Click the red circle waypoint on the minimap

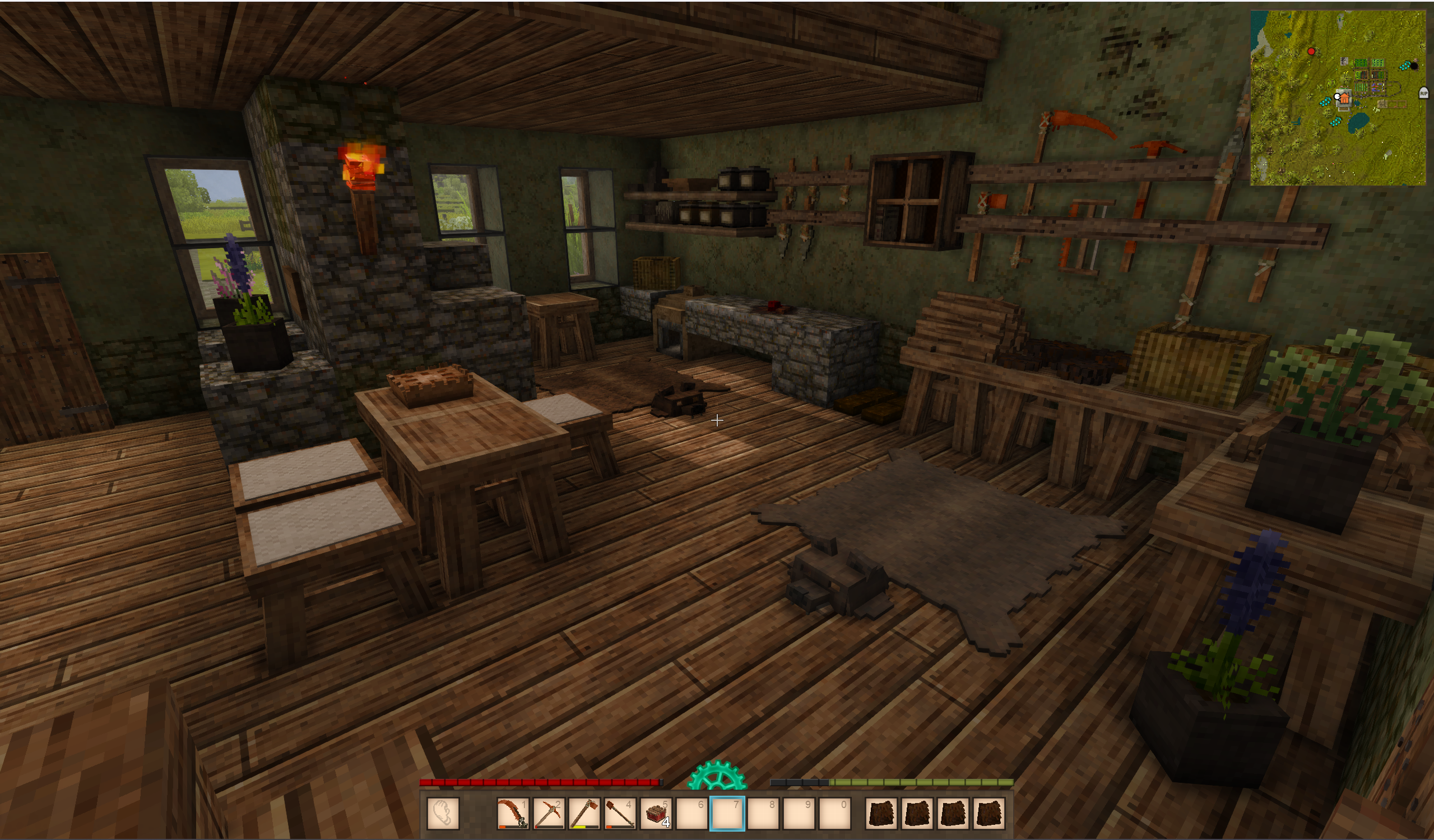(1311, 52)
